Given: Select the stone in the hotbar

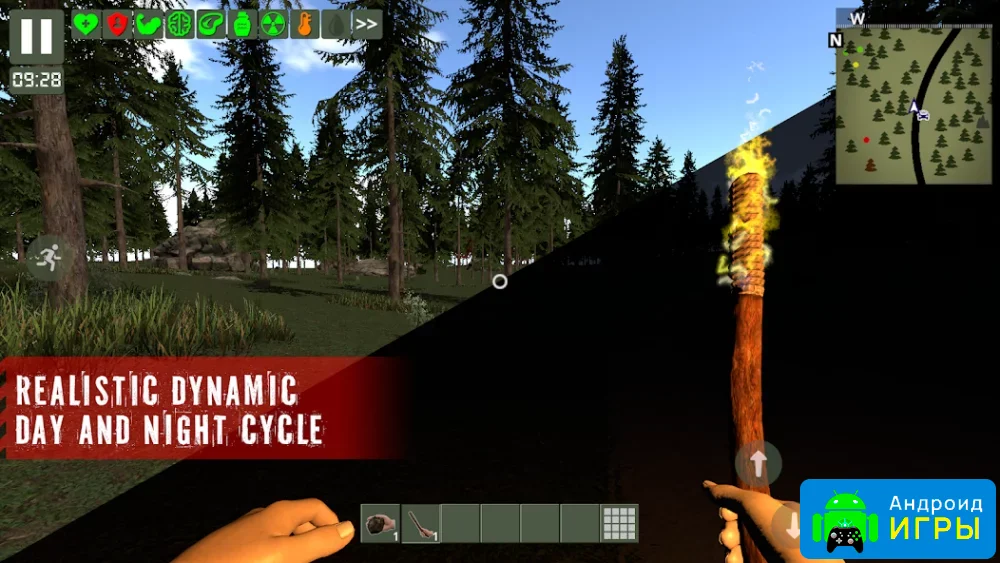Looking at the screenshot, I should 380,523.
